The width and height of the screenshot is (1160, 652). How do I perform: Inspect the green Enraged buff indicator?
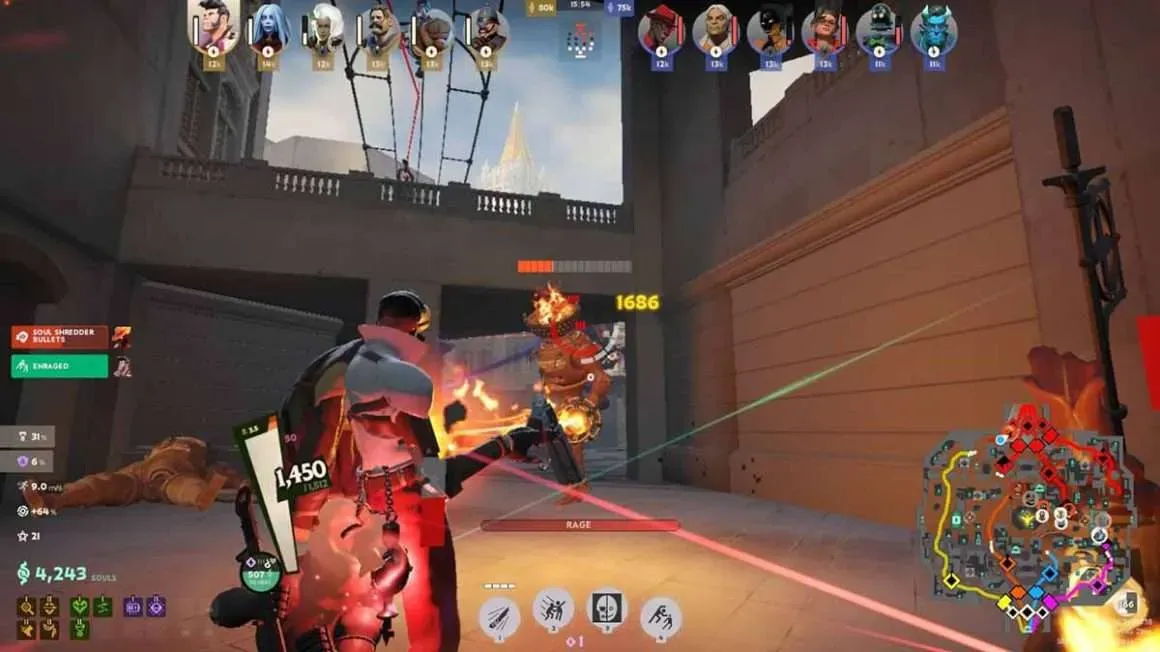point(60,366)
